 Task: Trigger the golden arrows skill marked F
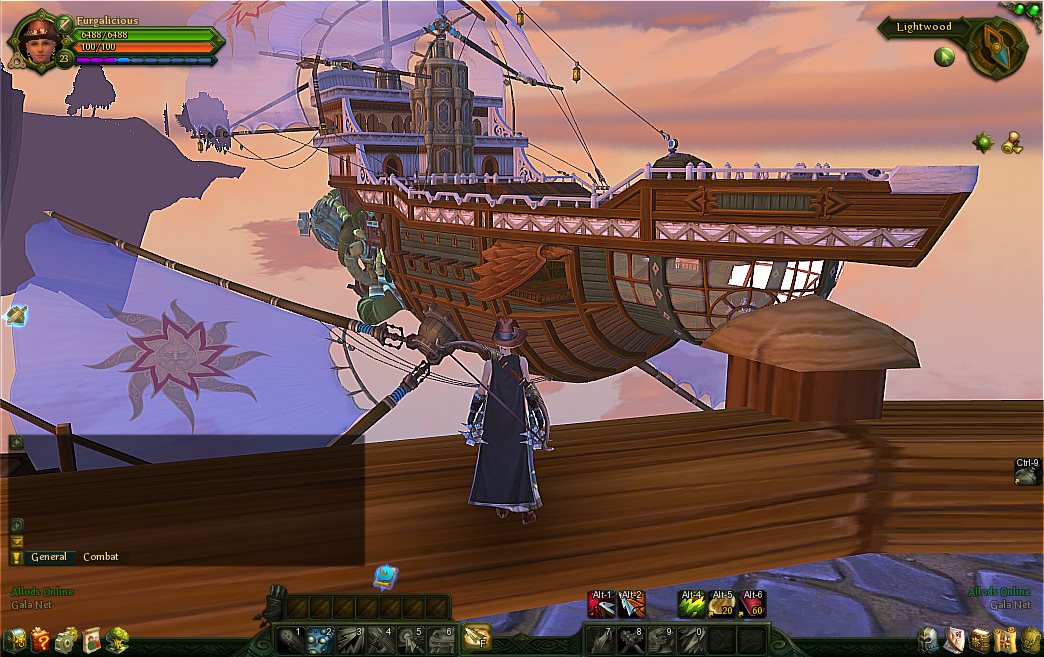tap(476, 638)
